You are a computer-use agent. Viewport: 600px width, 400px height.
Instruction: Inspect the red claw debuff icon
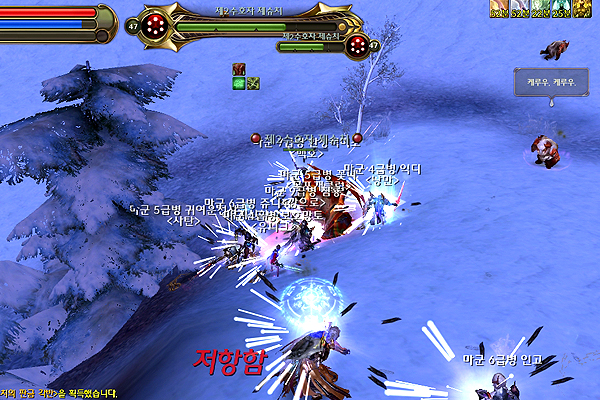tap(239, 69)
